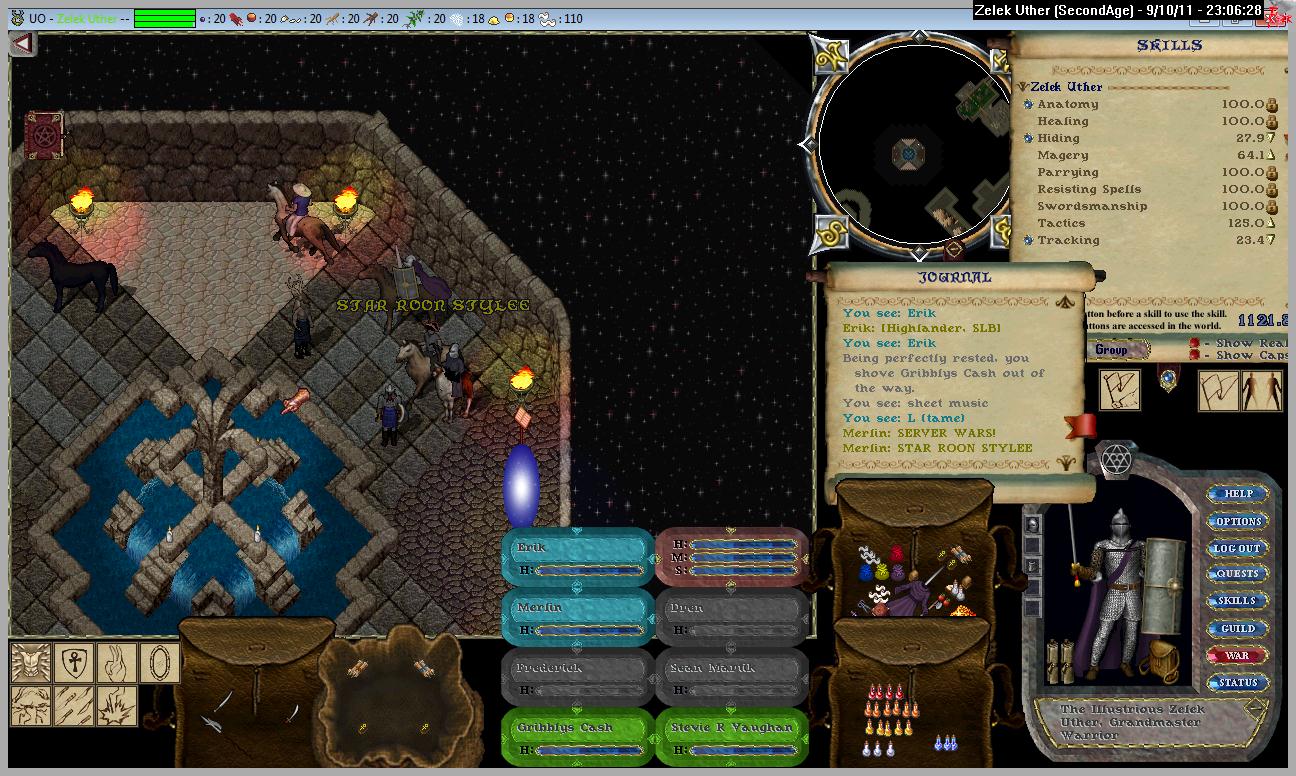
Task: Open the HELP menu on the paperdoll
Action: (1238, 494)
